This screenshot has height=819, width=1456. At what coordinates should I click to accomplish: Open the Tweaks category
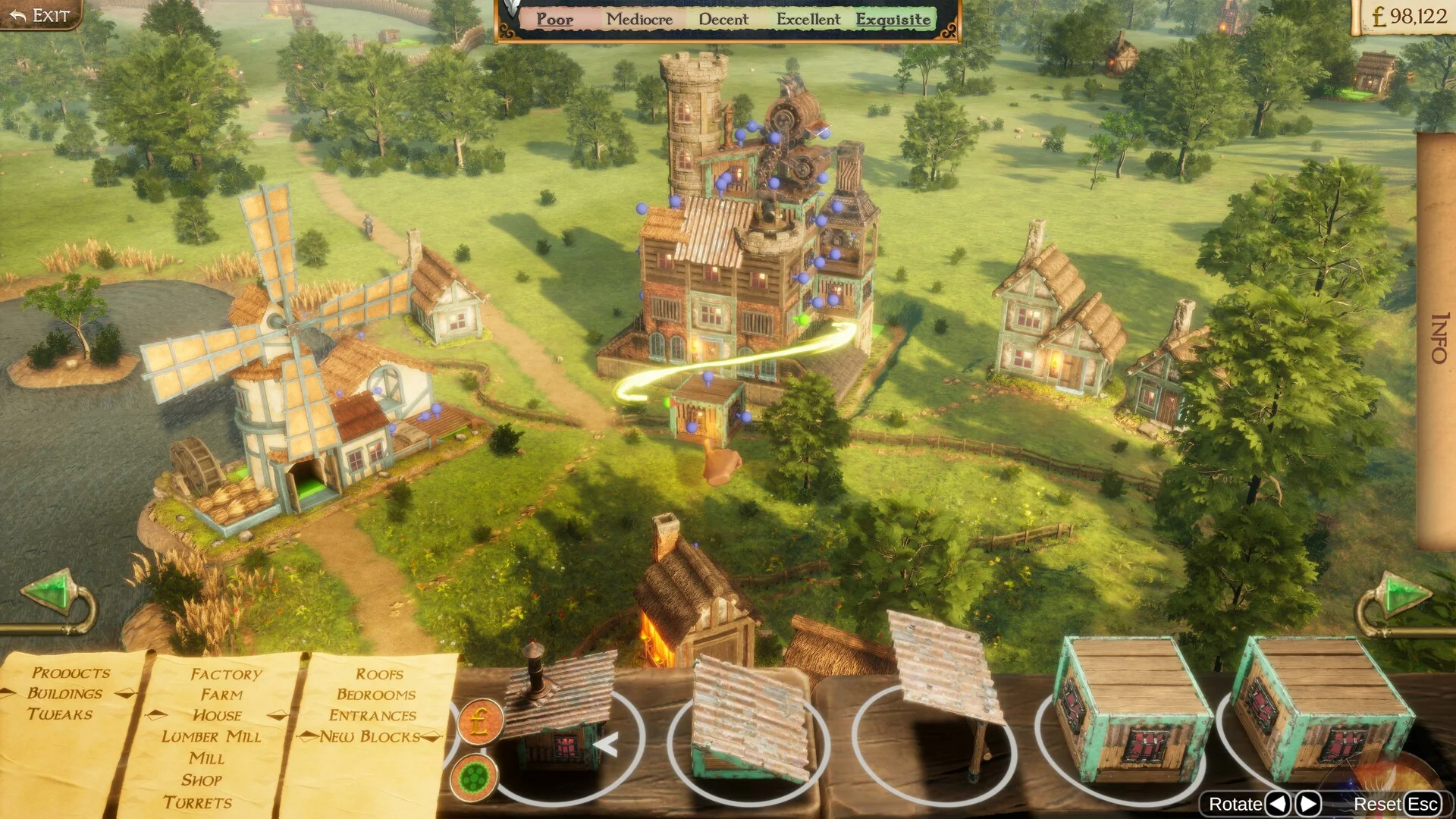(x=60, y=714)
